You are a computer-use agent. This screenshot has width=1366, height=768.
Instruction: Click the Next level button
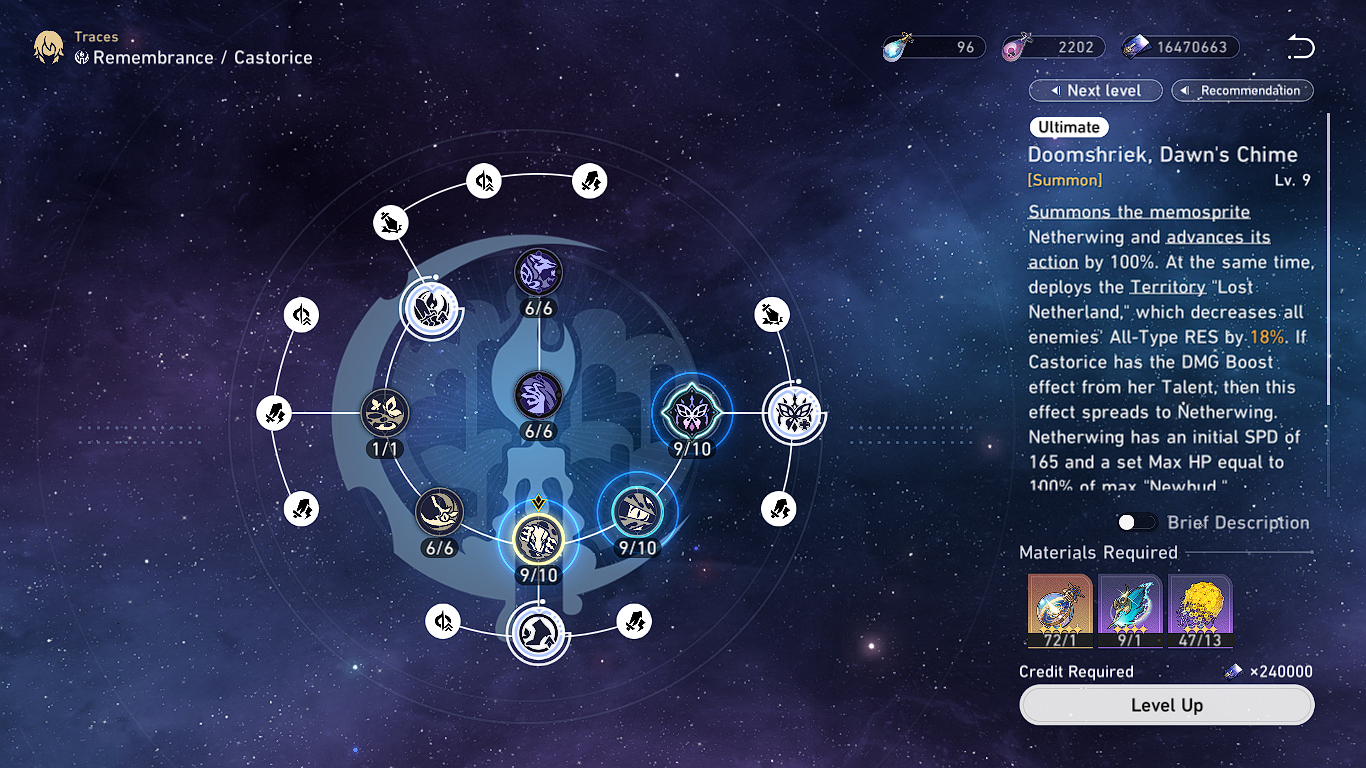(x=1095, y=90)
